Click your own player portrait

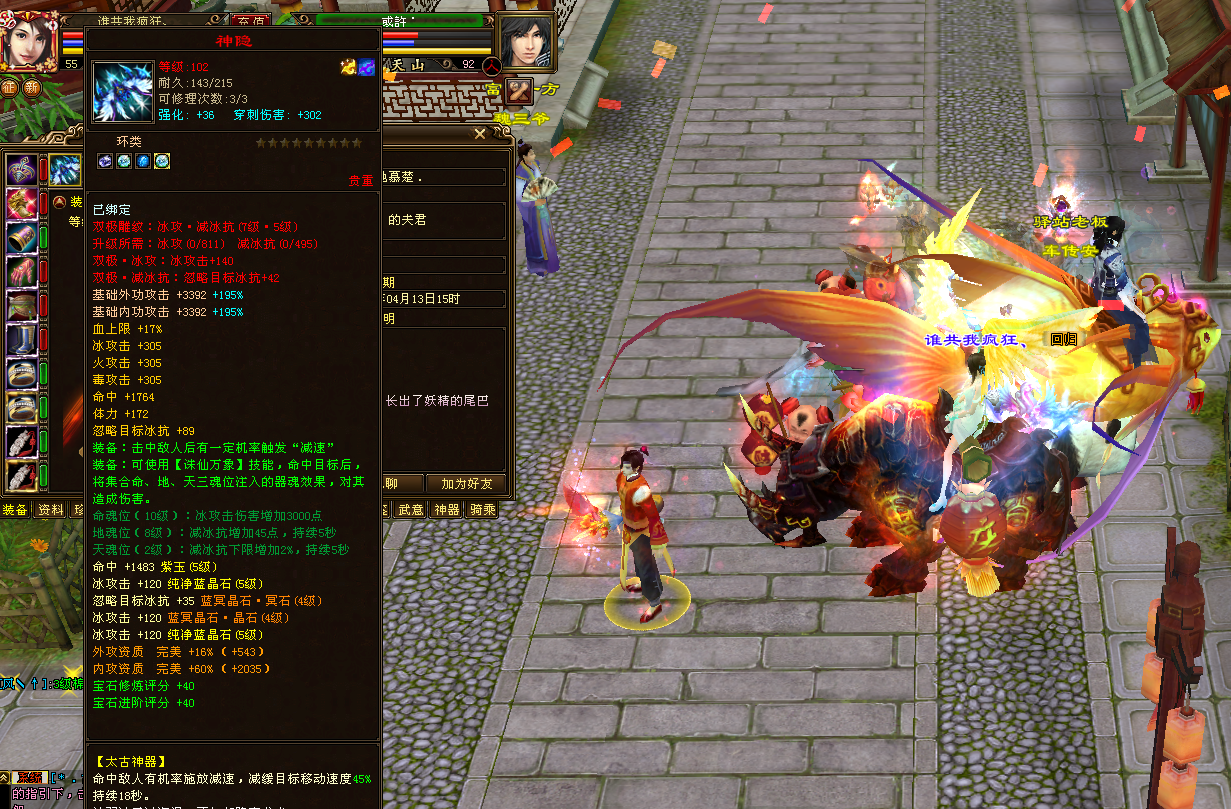point(28,40)
